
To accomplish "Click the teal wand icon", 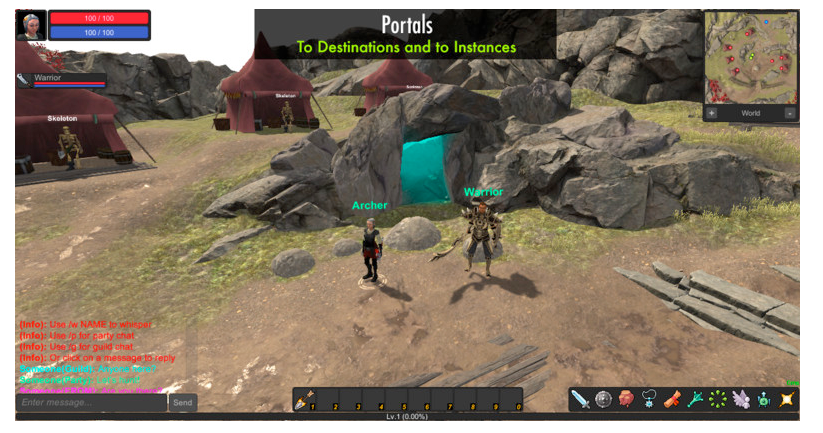I will pos(695,400).
